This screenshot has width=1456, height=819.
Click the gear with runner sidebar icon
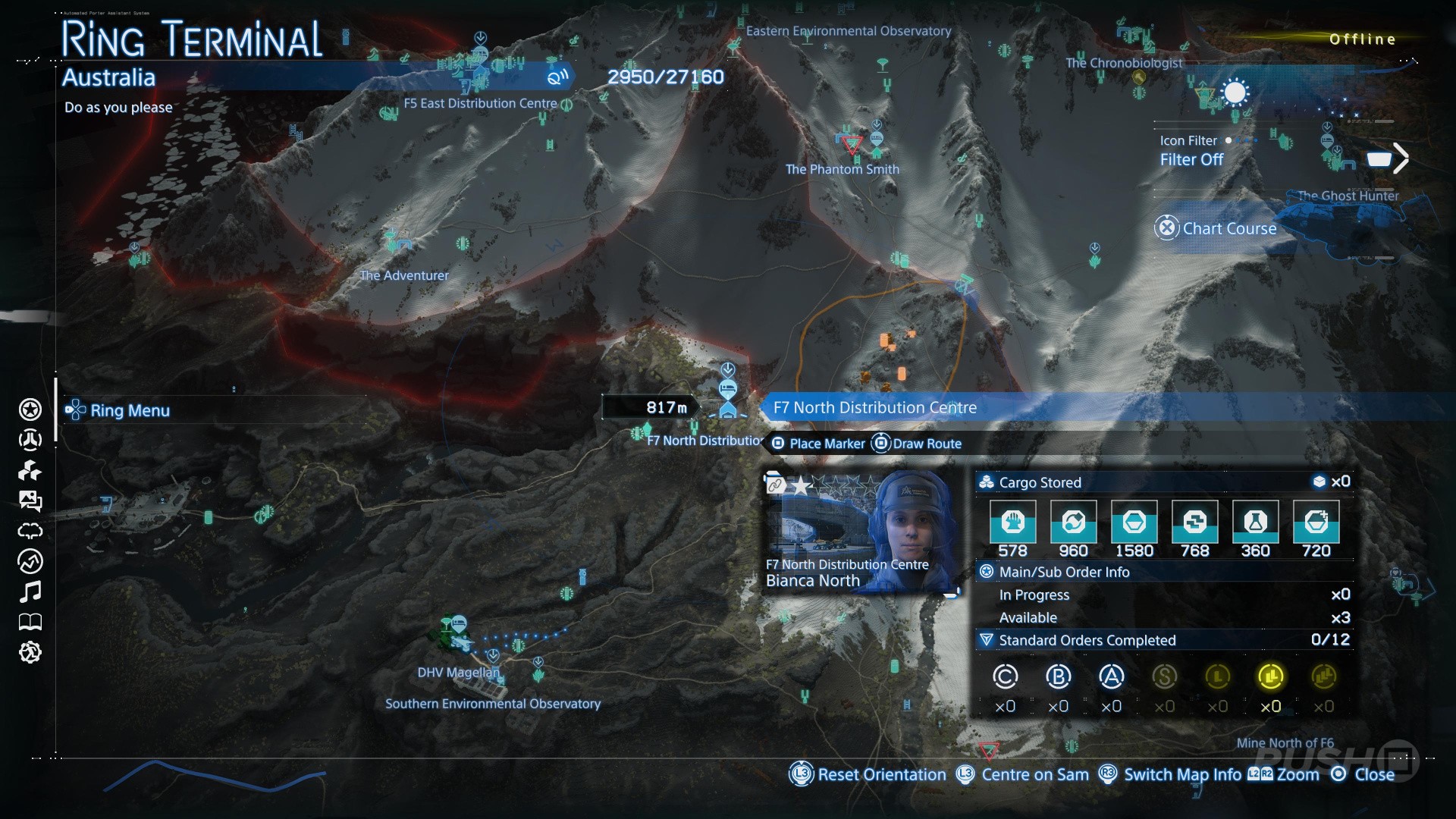pos(30,652)
